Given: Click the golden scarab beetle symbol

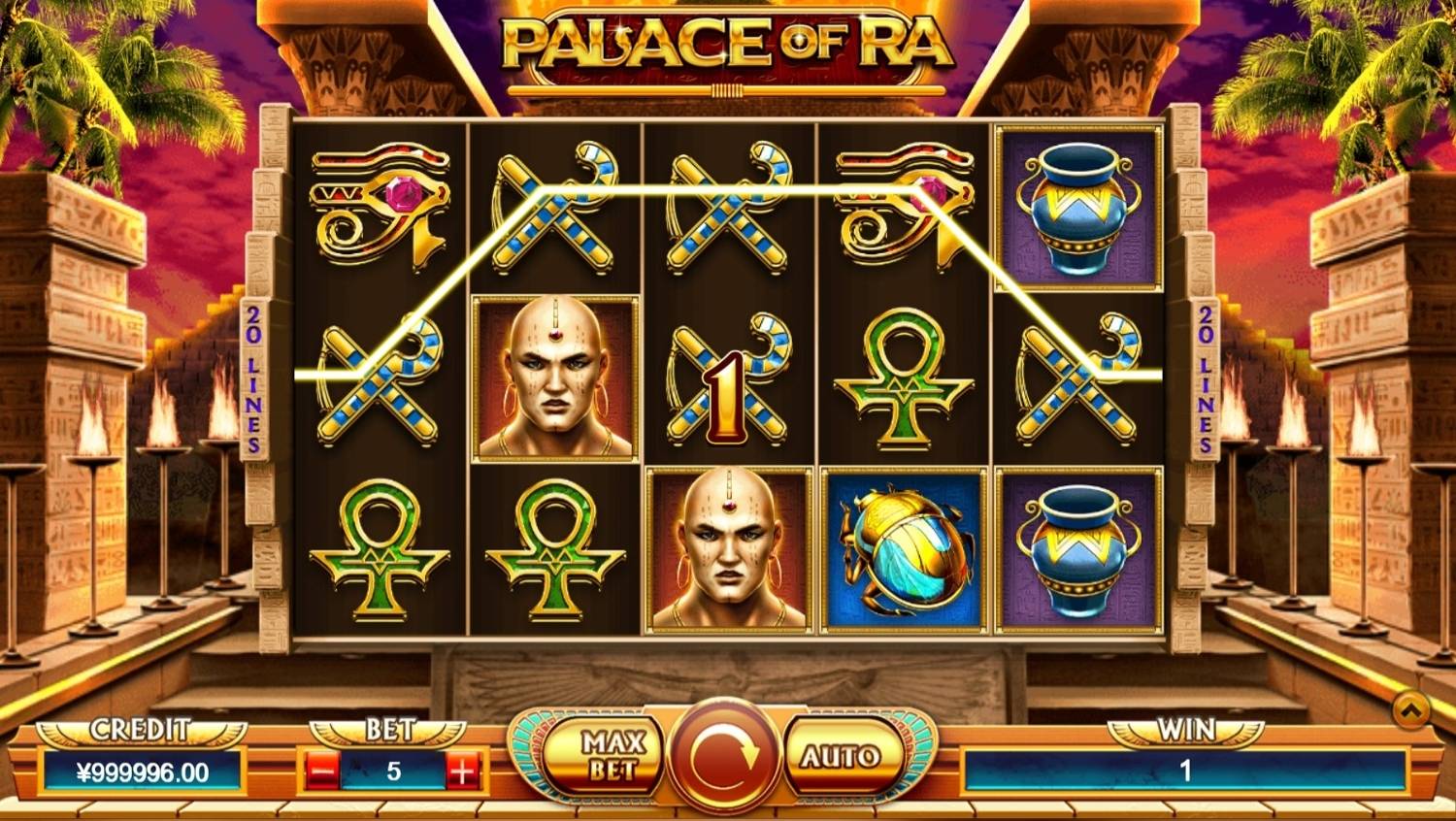Looking at the screenshot, I should coord(903,548).
